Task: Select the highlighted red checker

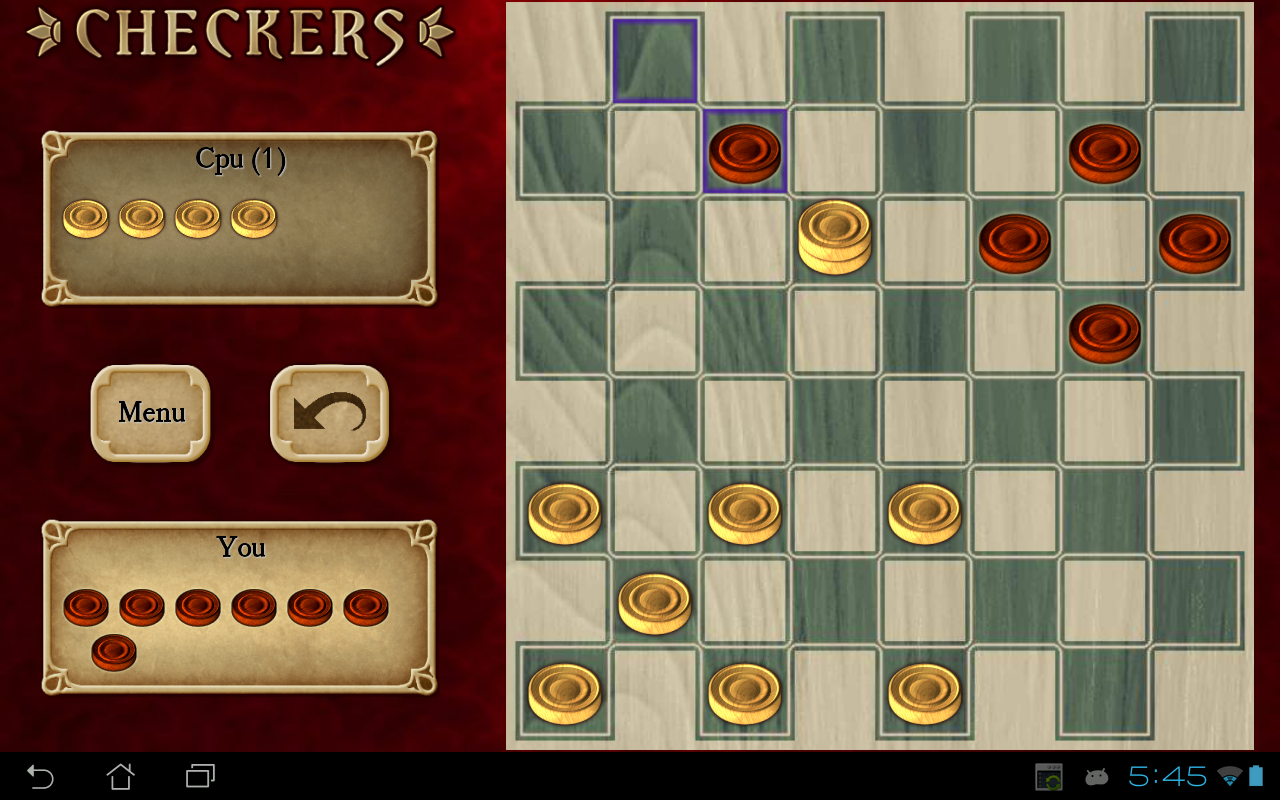Action: point(744,152)
